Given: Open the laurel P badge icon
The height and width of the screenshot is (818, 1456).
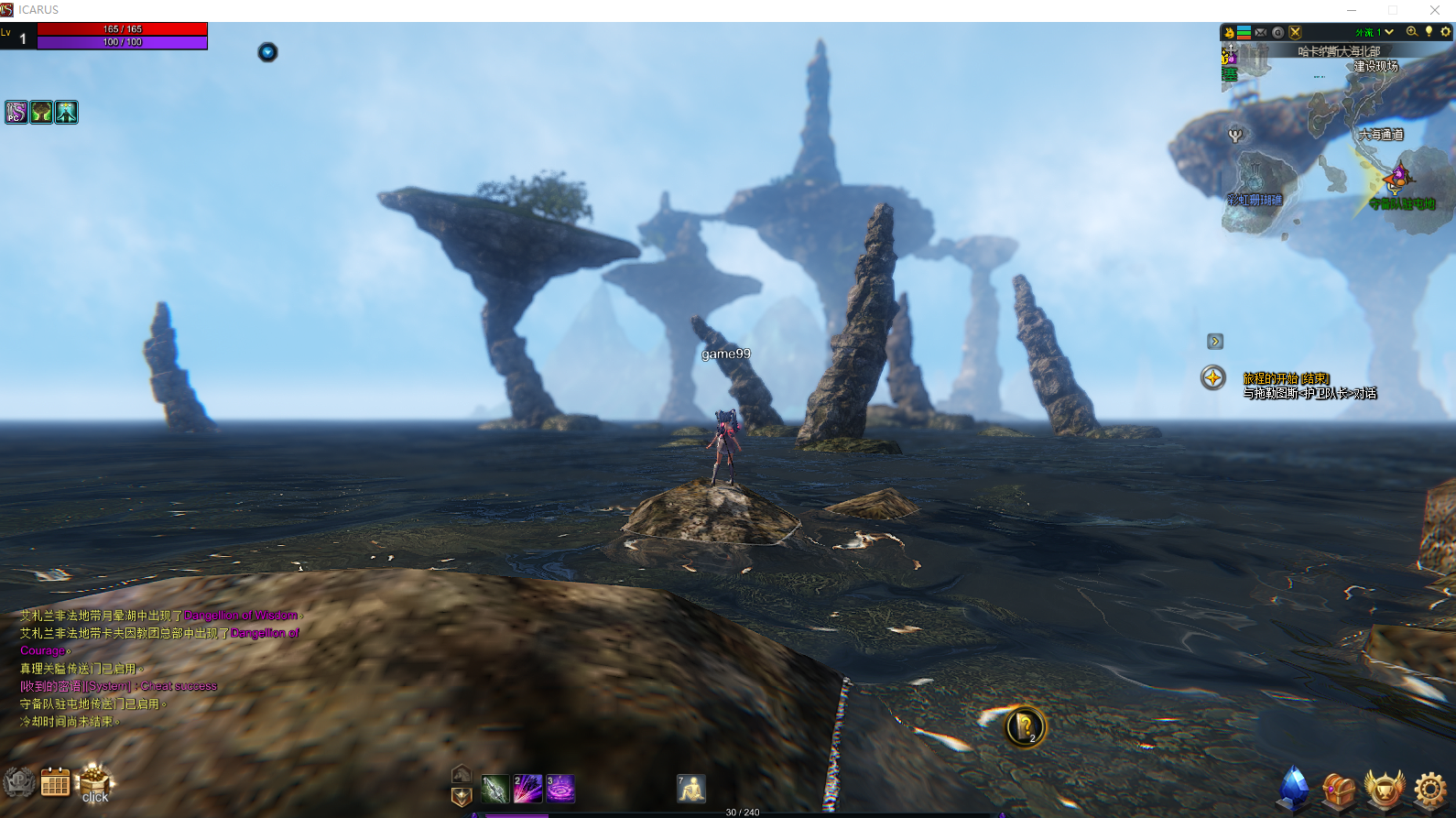Looking at the screenshot, I should [x=18, y=782].
